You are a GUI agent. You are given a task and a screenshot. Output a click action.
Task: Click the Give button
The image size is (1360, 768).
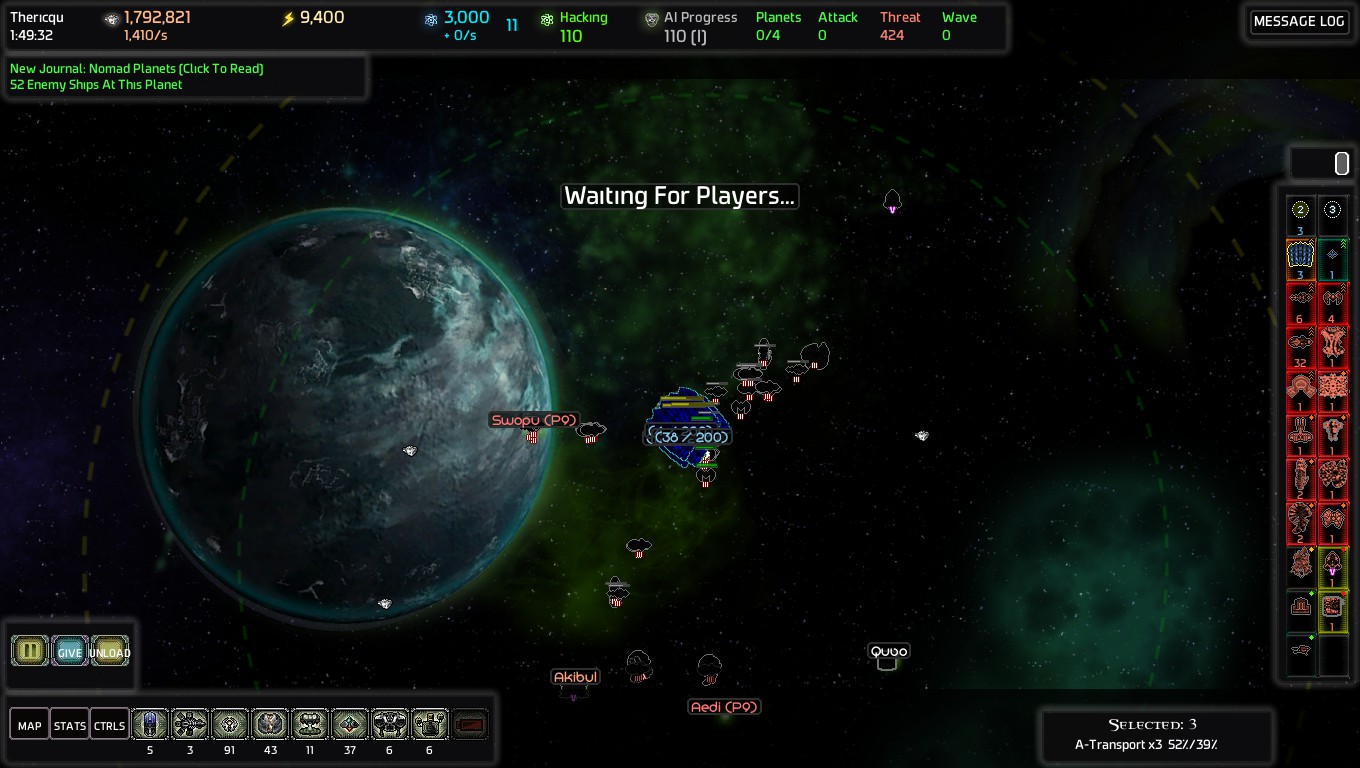point(70,652)
